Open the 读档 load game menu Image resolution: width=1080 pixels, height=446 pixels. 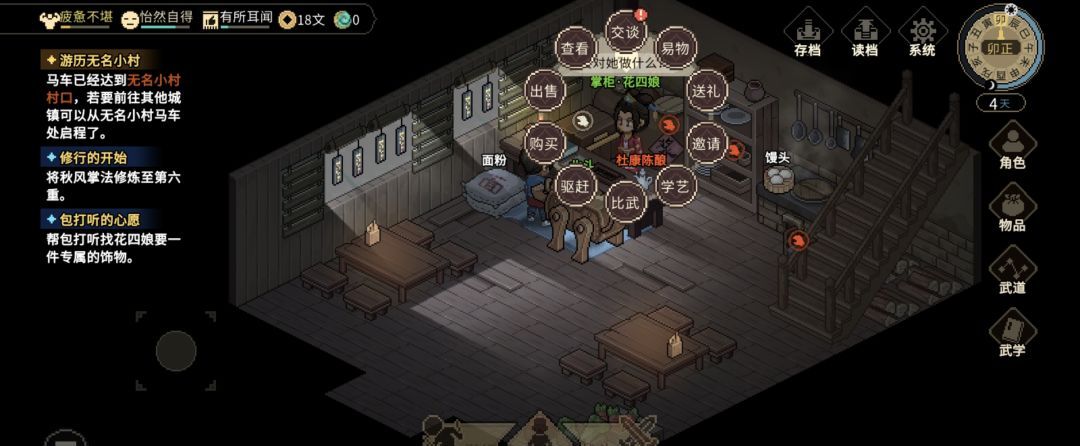coord(865,33)
